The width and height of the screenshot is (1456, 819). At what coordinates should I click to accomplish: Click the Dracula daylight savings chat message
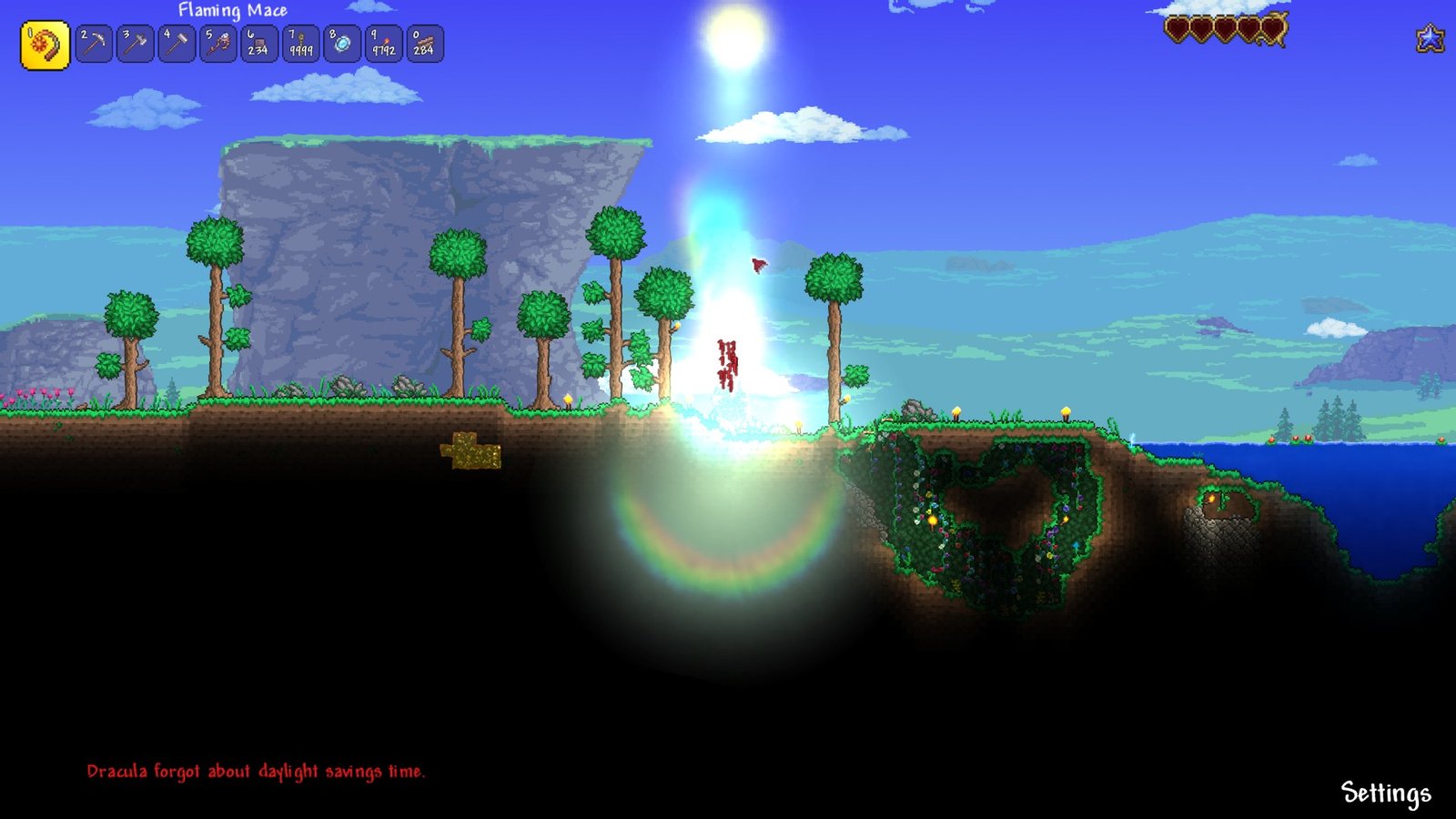coord(258,769)
